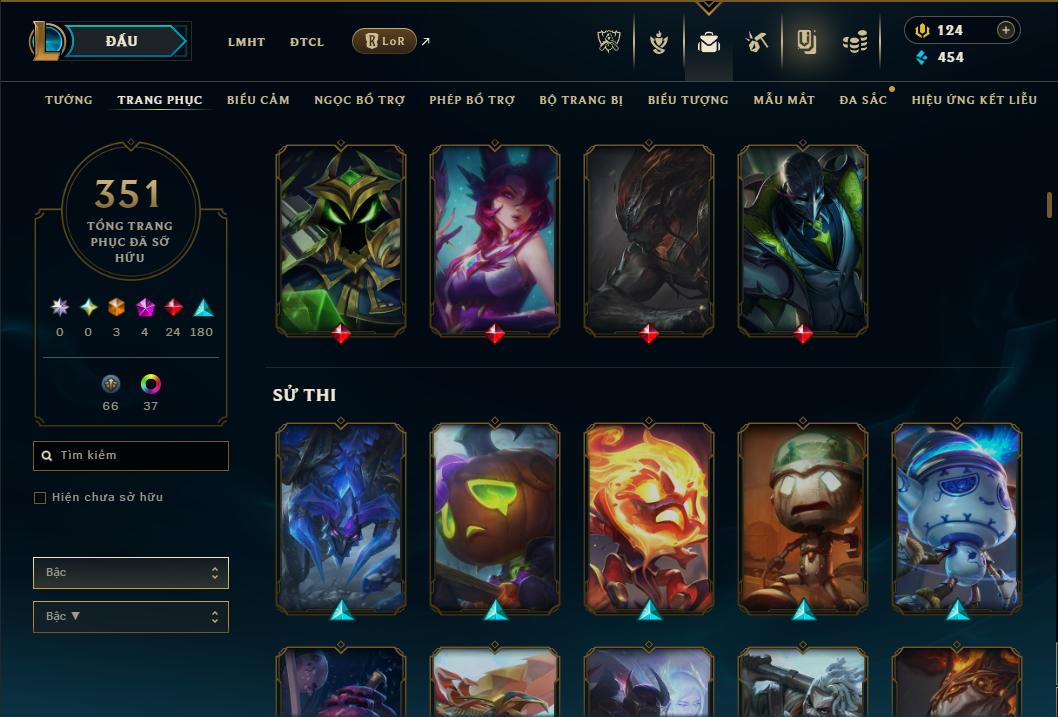This screenshot has width=1058, height=717.
Task: Open the NGỌC BỔ TRỢ tab
Action: point(359,100)
